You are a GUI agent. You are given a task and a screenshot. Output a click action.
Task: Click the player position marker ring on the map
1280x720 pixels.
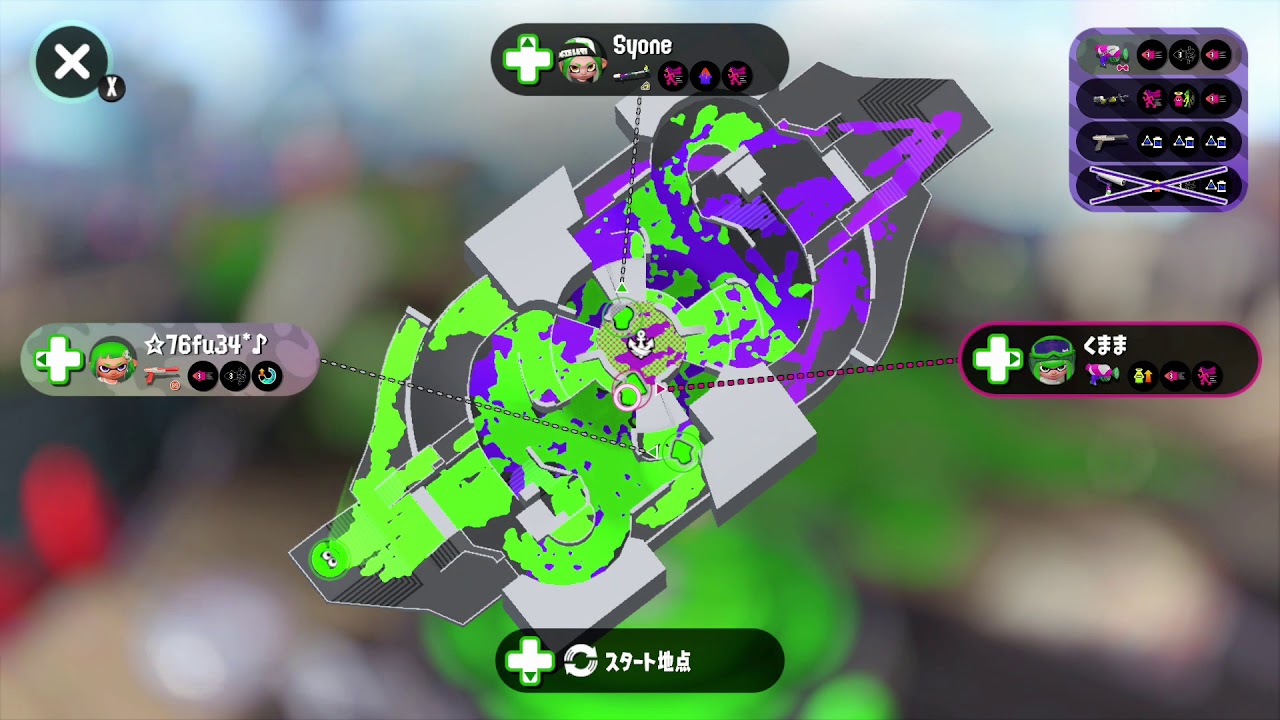(627, 395)
